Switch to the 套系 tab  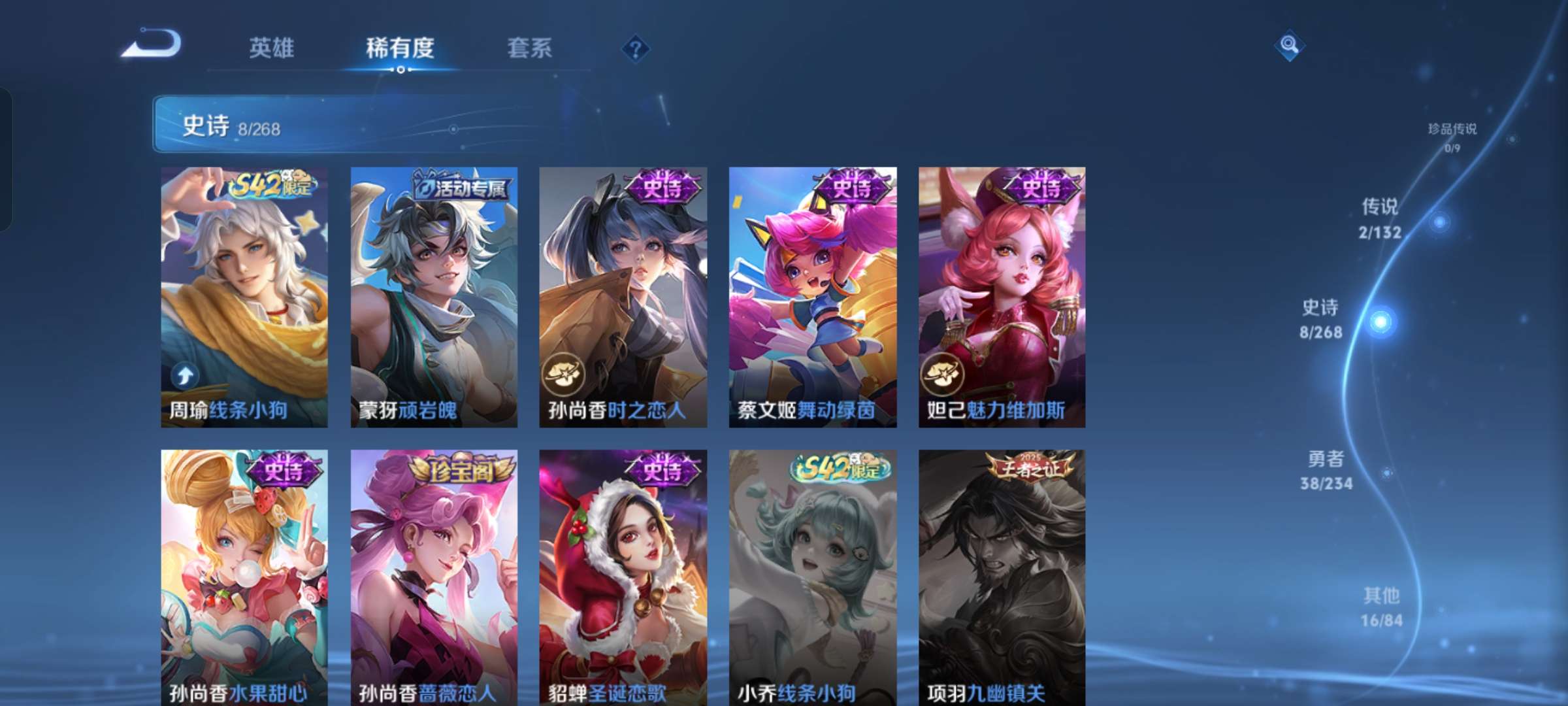pyautogui.click(x=529, y=48)
